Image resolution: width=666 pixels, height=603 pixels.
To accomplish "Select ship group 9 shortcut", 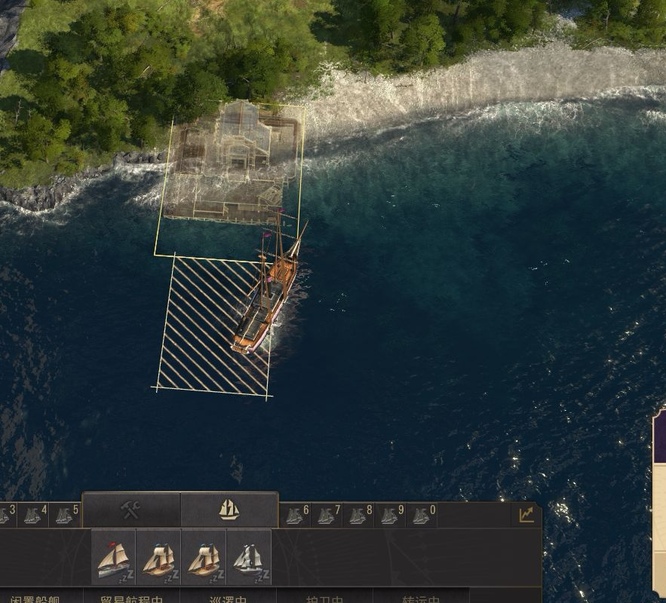I will [390, 515].
